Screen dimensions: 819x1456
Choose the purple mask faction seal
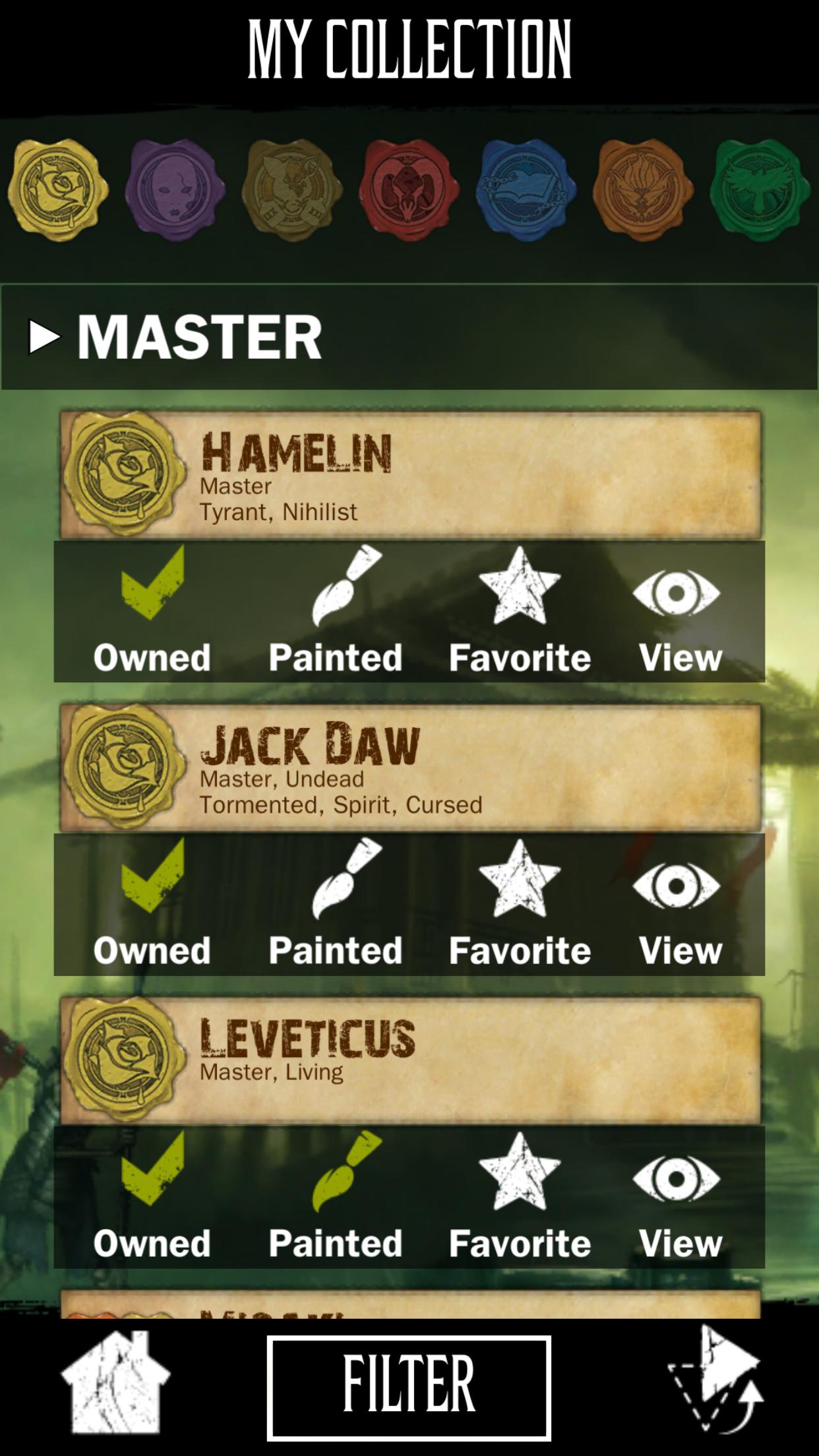[173, 190]
